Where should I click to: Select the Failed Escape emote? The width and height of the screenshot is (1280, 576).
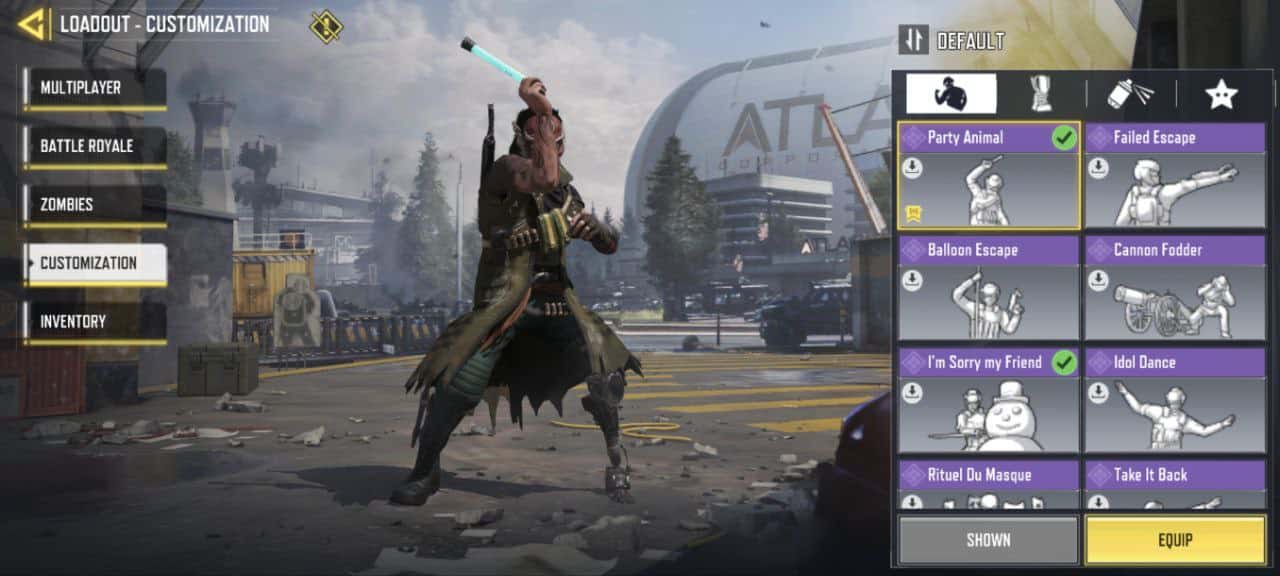click(1175, 176)
